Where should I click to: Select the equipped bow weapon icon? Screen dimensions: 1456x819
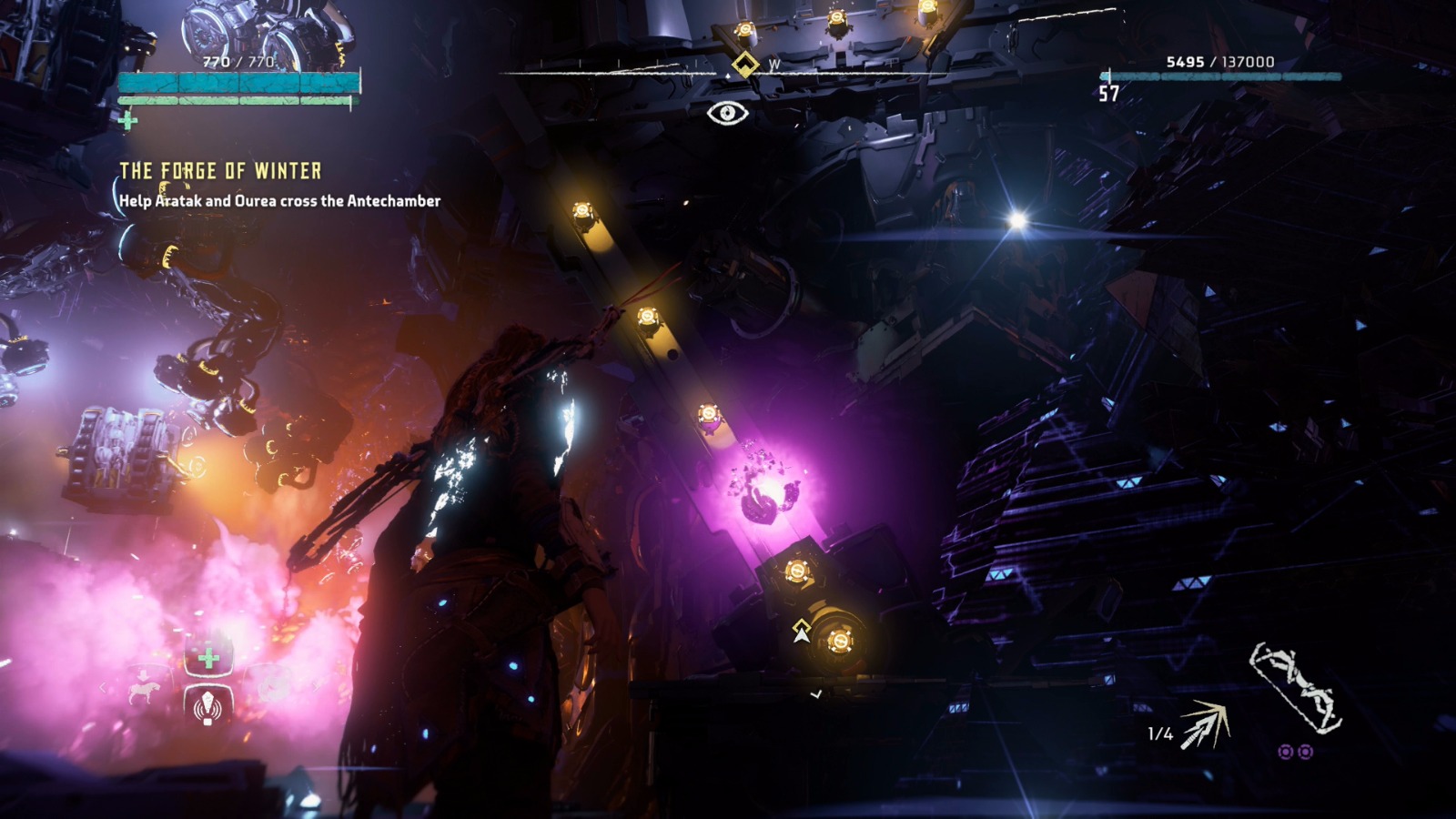pyautogui.click(x=1296, y=686)
